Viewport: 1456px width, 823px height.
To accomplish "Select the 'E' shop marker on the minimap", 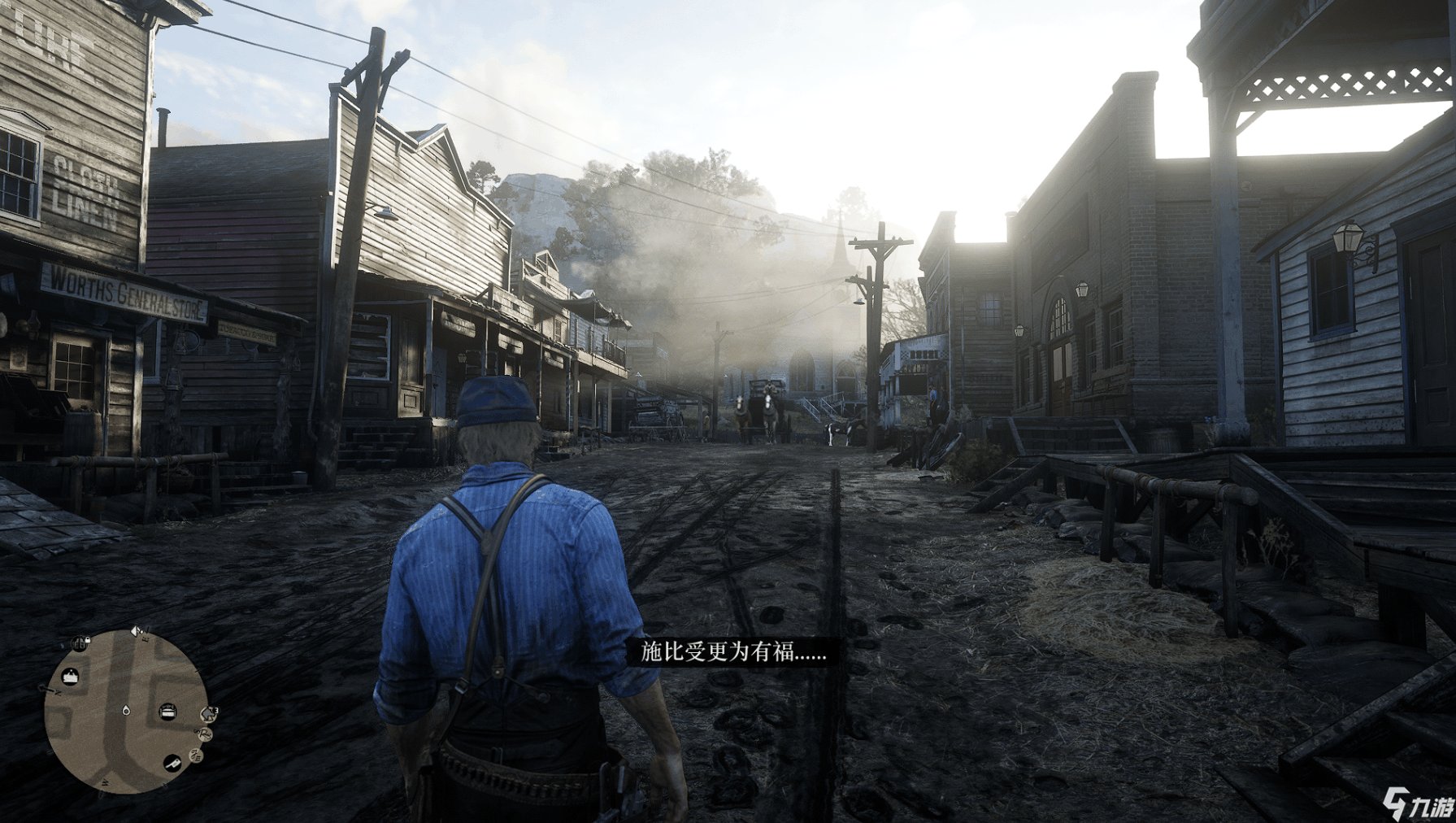I will click(x=195, y=756).
